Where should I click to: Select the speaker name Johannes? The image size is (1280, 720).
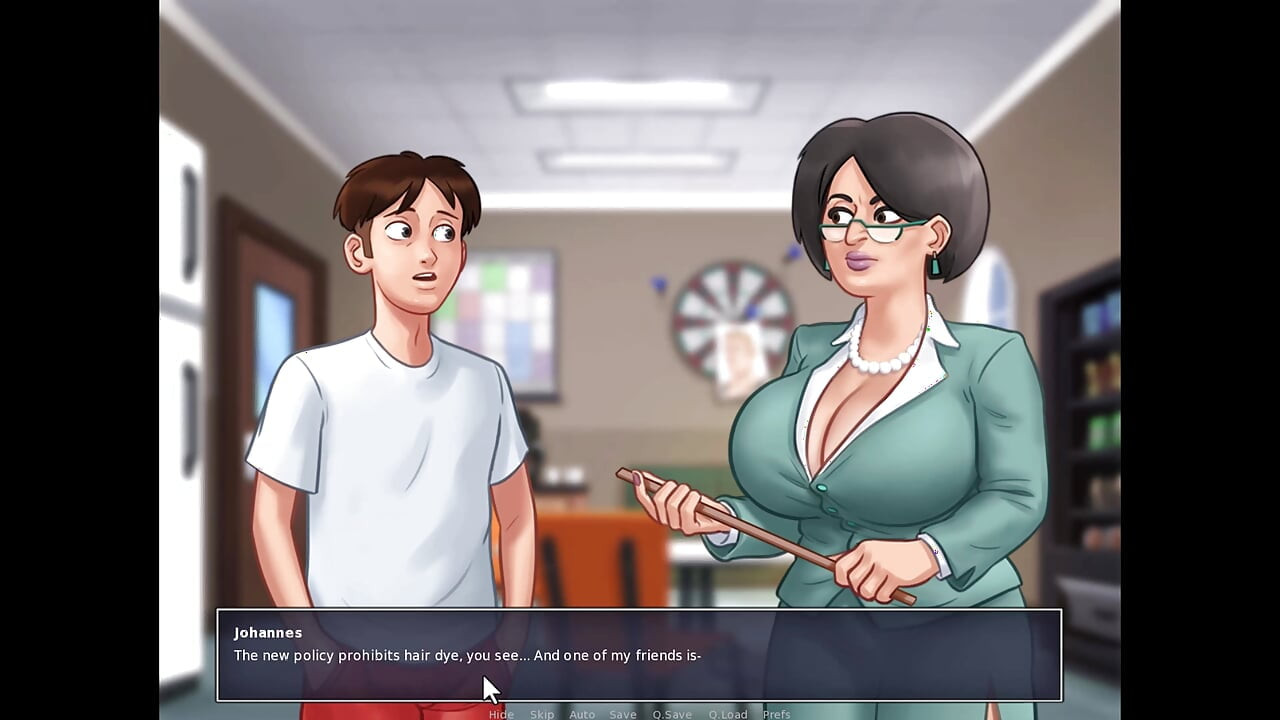[266, 633]
